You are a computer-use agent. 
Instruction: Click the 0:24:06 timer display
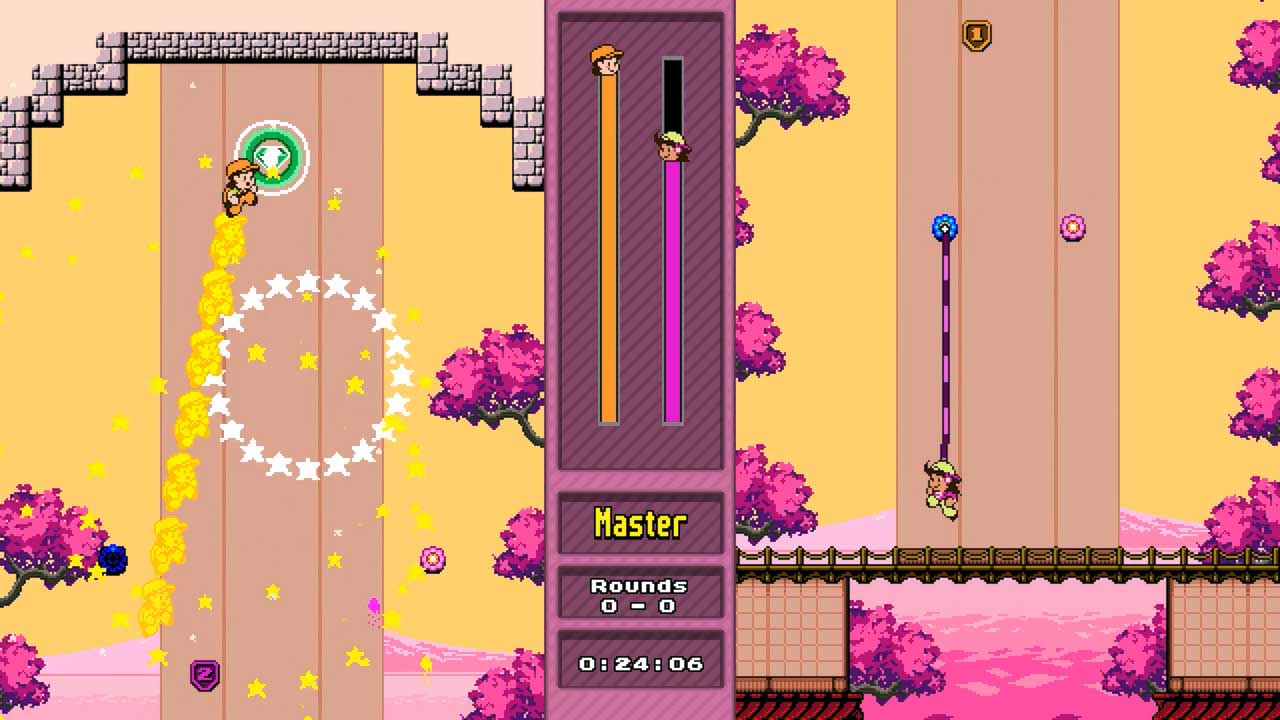[x=641, y=662]
